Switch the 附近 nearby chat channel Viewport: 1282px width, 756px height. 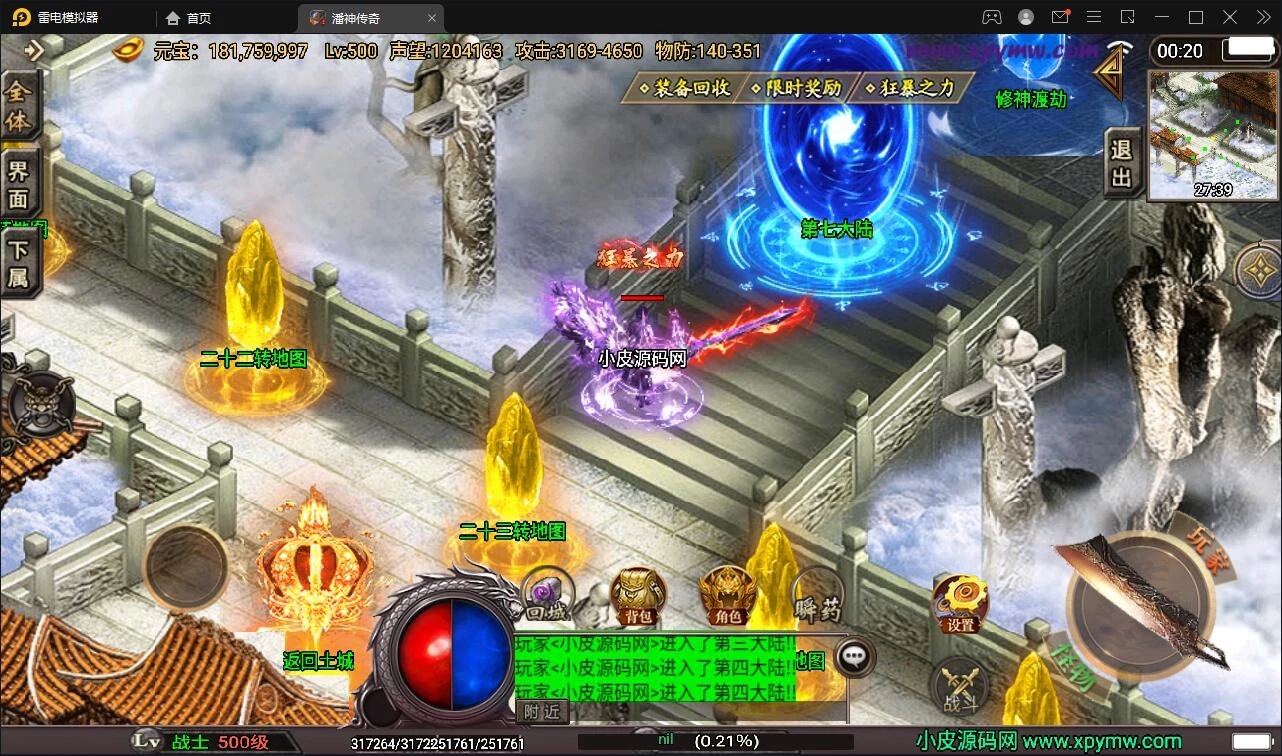coord(543,711)
